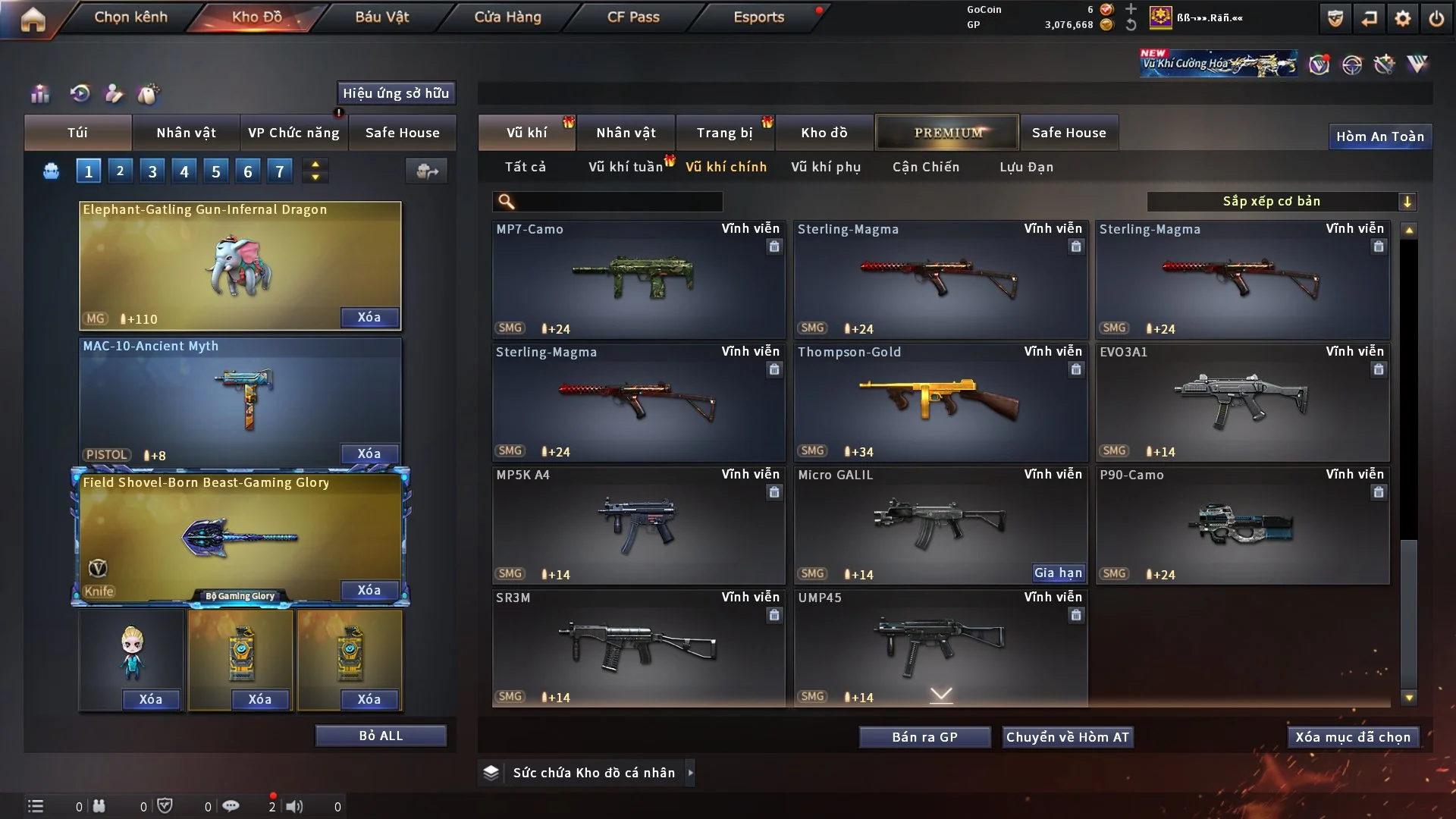Extend the Micro GALIL with Gia hạn
1456x819 pixels.
pyautogui.click(x=1058, y=573)
